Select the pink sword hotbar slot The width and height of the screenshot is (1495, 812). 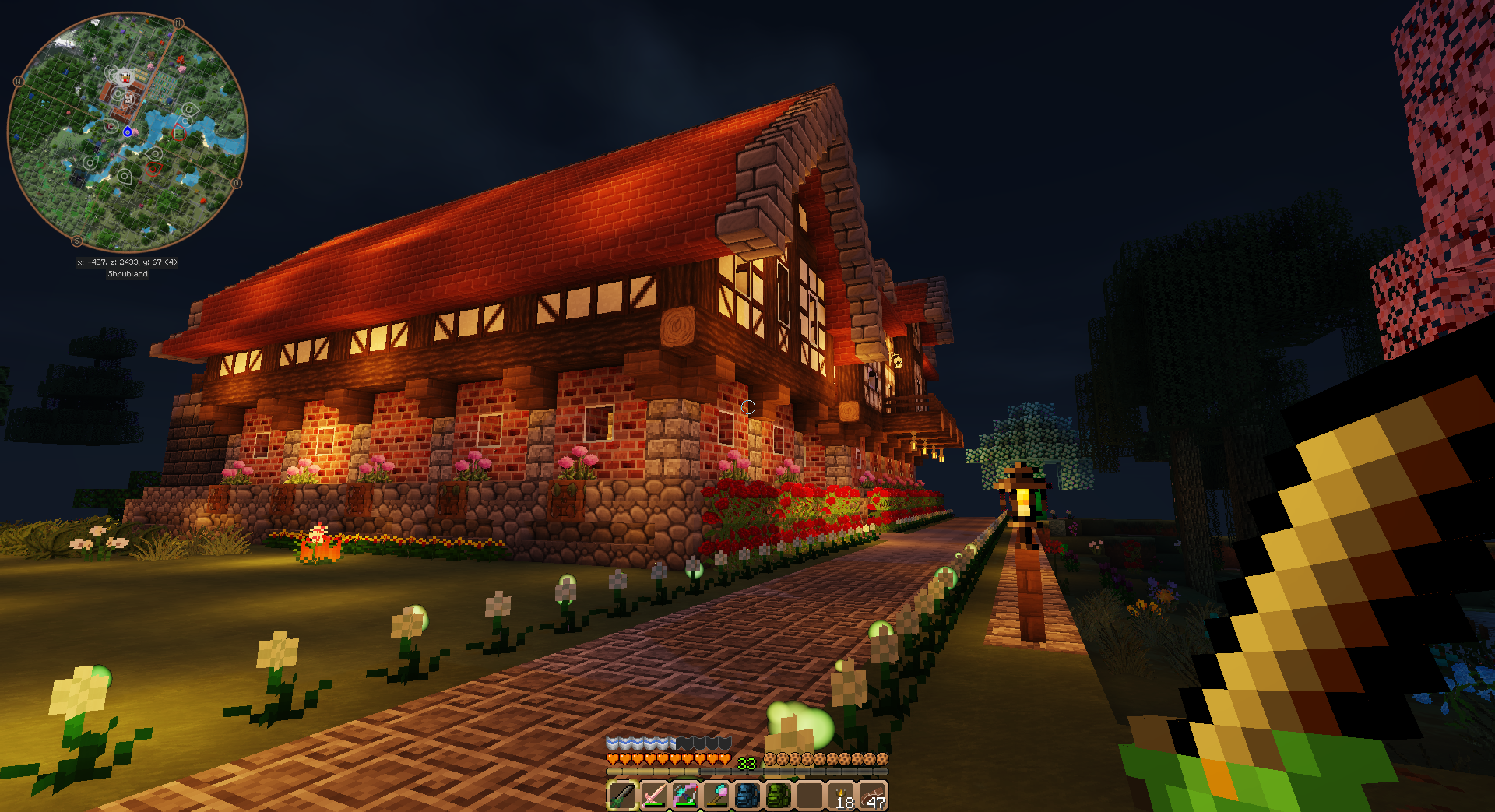(653, 796)
